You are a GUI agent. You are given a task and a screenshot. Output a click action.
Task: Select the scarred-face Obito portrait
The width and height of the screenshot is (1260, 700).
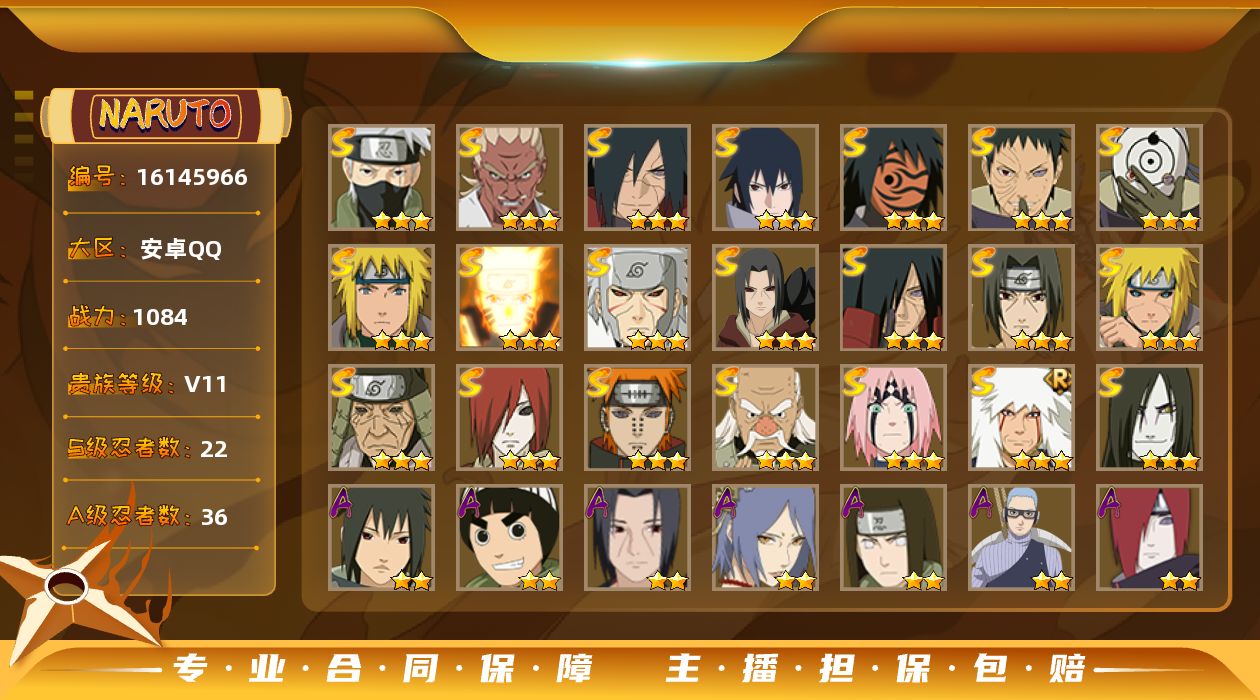pyautogui.click(x=1021, y=177)
